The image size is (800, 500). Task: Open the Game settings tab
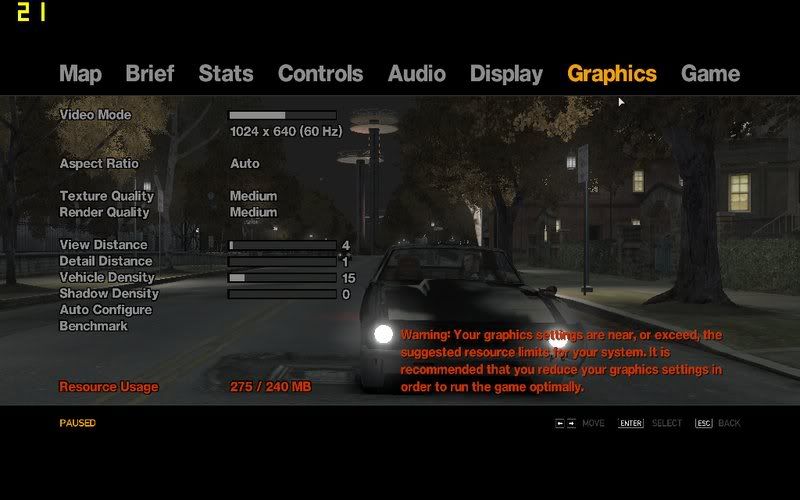pyautogui.click(x=710, y=74)
